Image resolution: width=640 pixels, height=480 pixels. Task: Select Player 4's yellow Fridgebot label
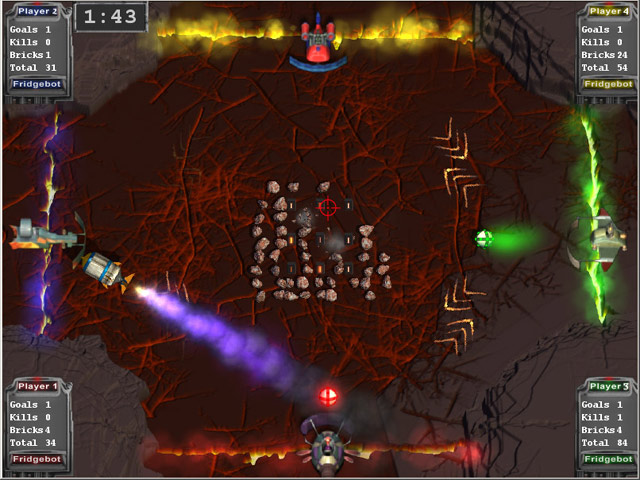pos(608,84)
